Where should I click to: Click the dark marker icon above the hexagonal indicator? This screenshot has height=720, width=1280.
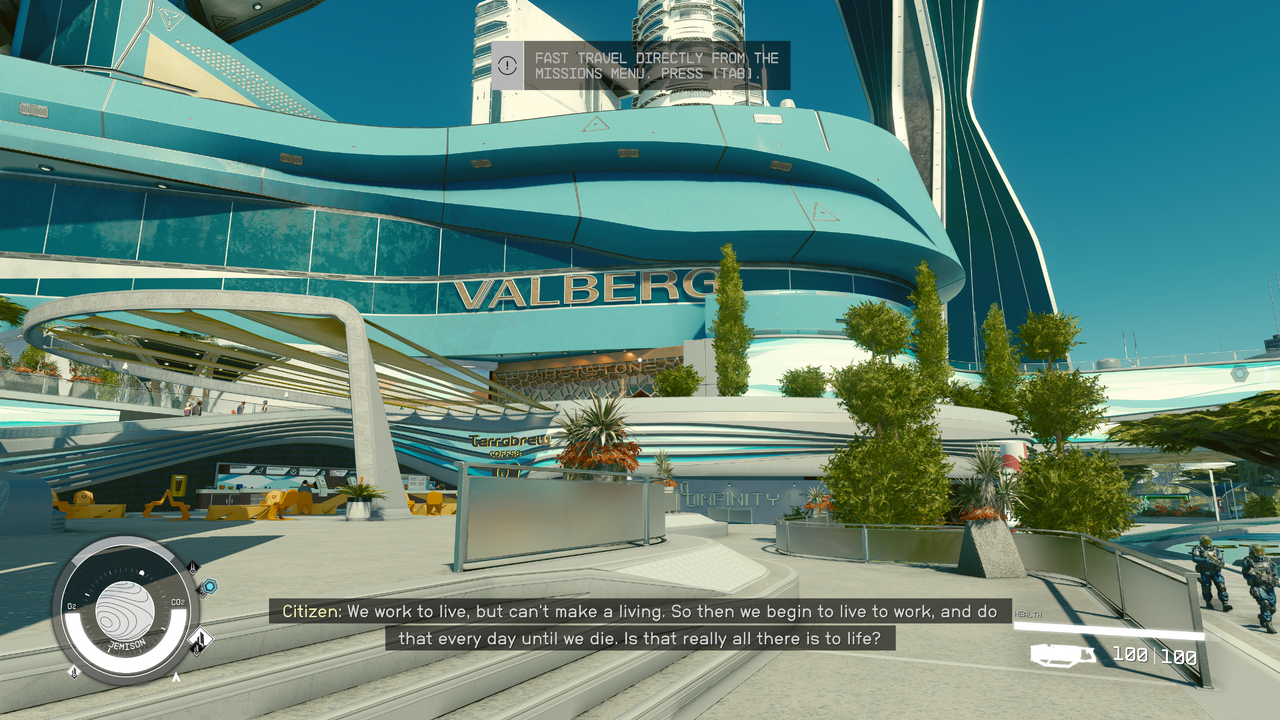192,569
